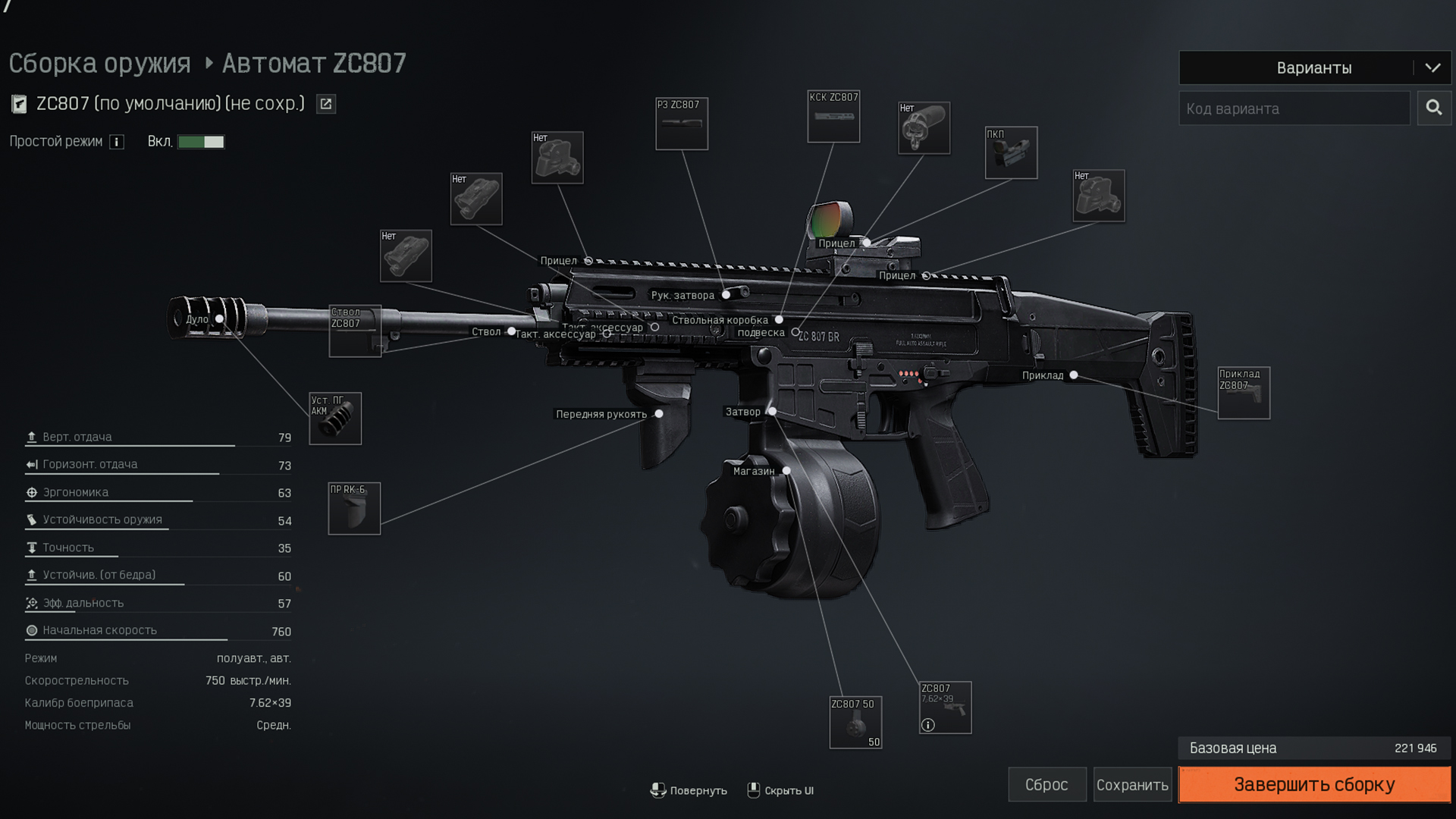Image resolution: width=1456 pixels, height=819 pixels.
Task: Select the ZC807 7.62×39 bolt slot
Action: [945, 708]
